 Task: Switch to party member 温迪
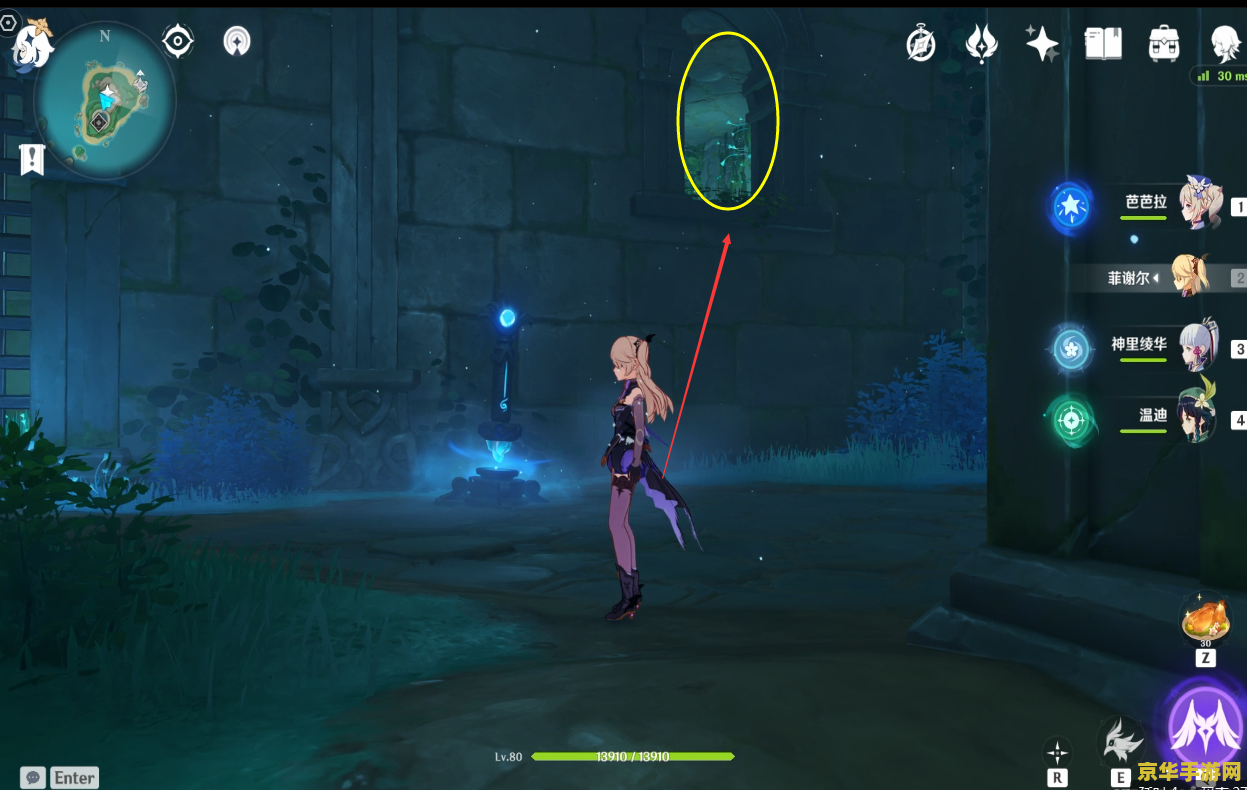click(1197, 417)
